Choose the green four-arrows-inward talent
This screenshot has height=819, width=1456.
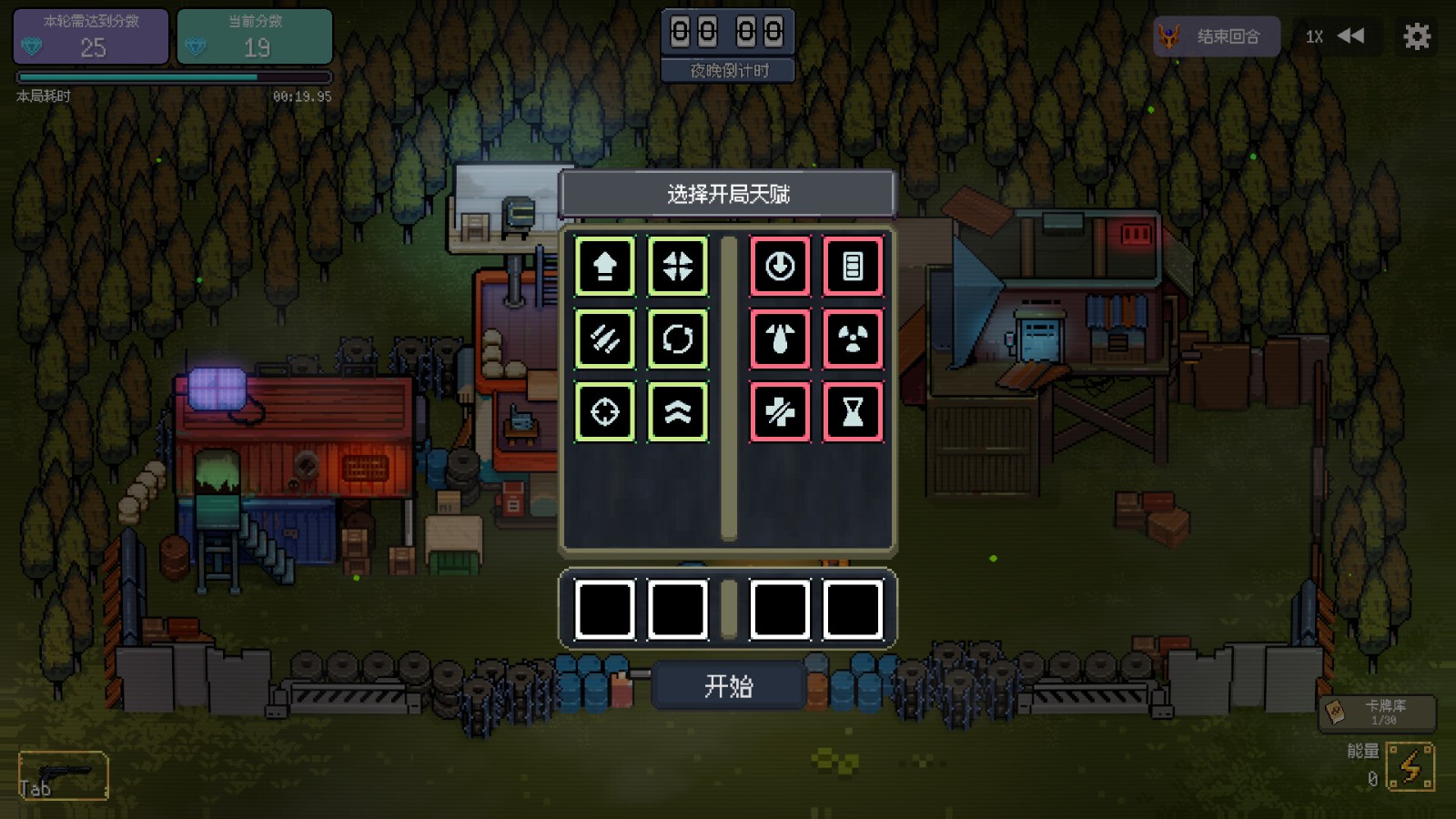point(678,266)
